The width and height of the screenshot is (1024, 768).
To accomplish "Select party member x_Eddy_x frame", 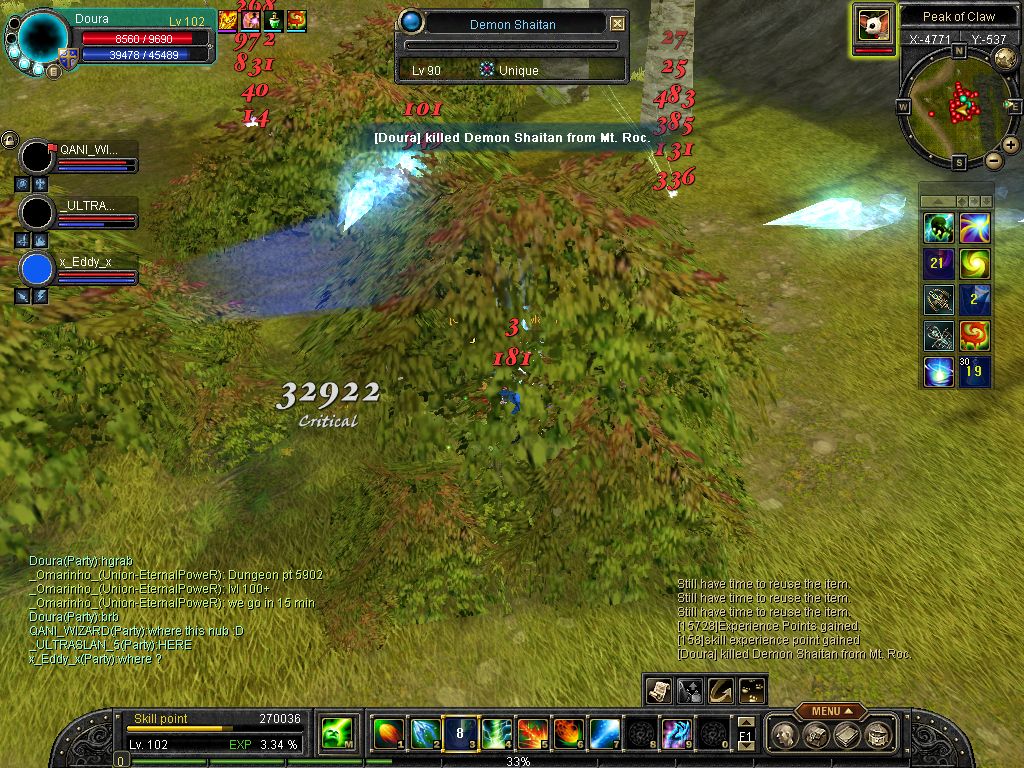I will [x=80, y=269].
